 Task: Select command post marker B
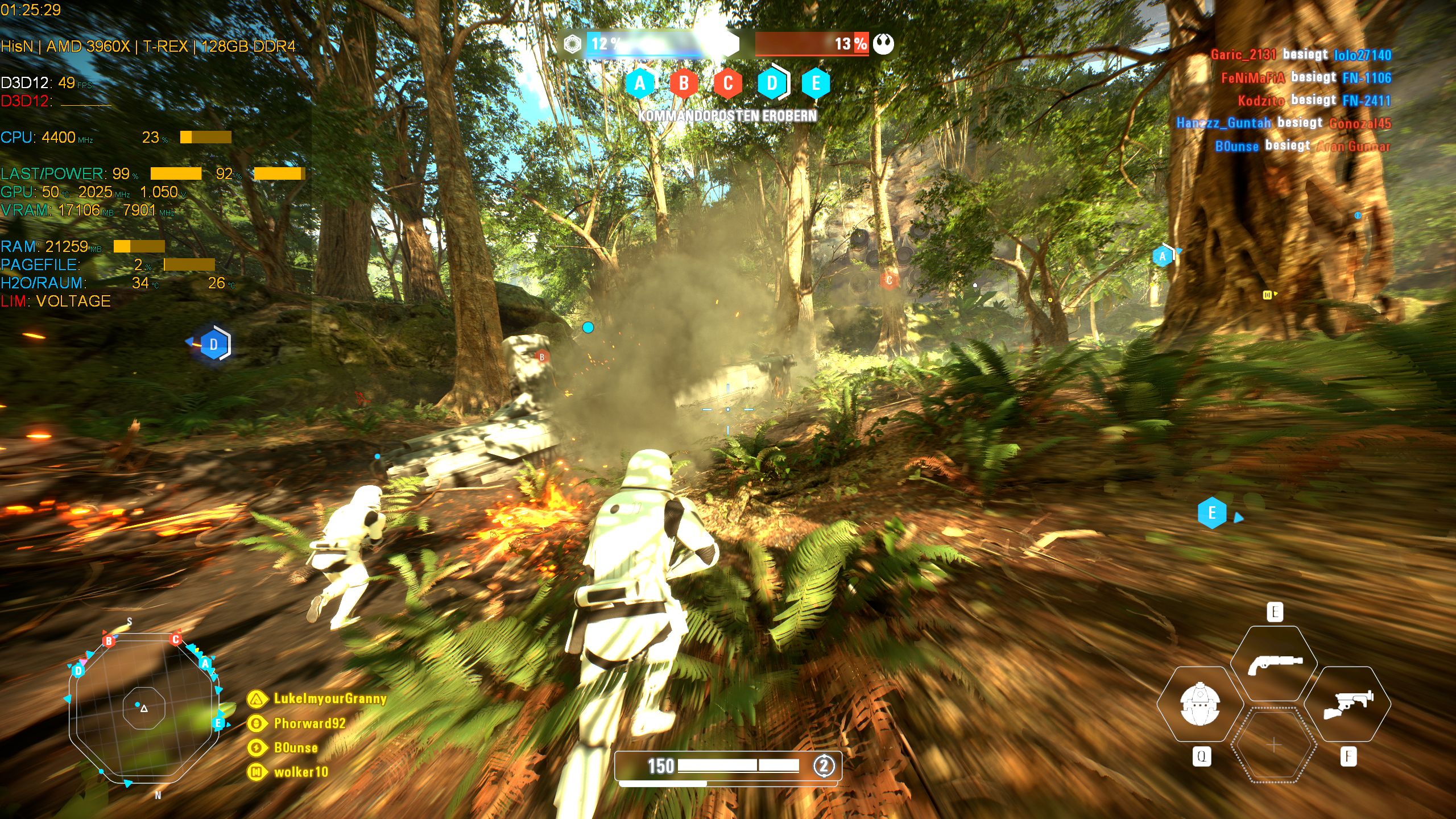[685, 84]
